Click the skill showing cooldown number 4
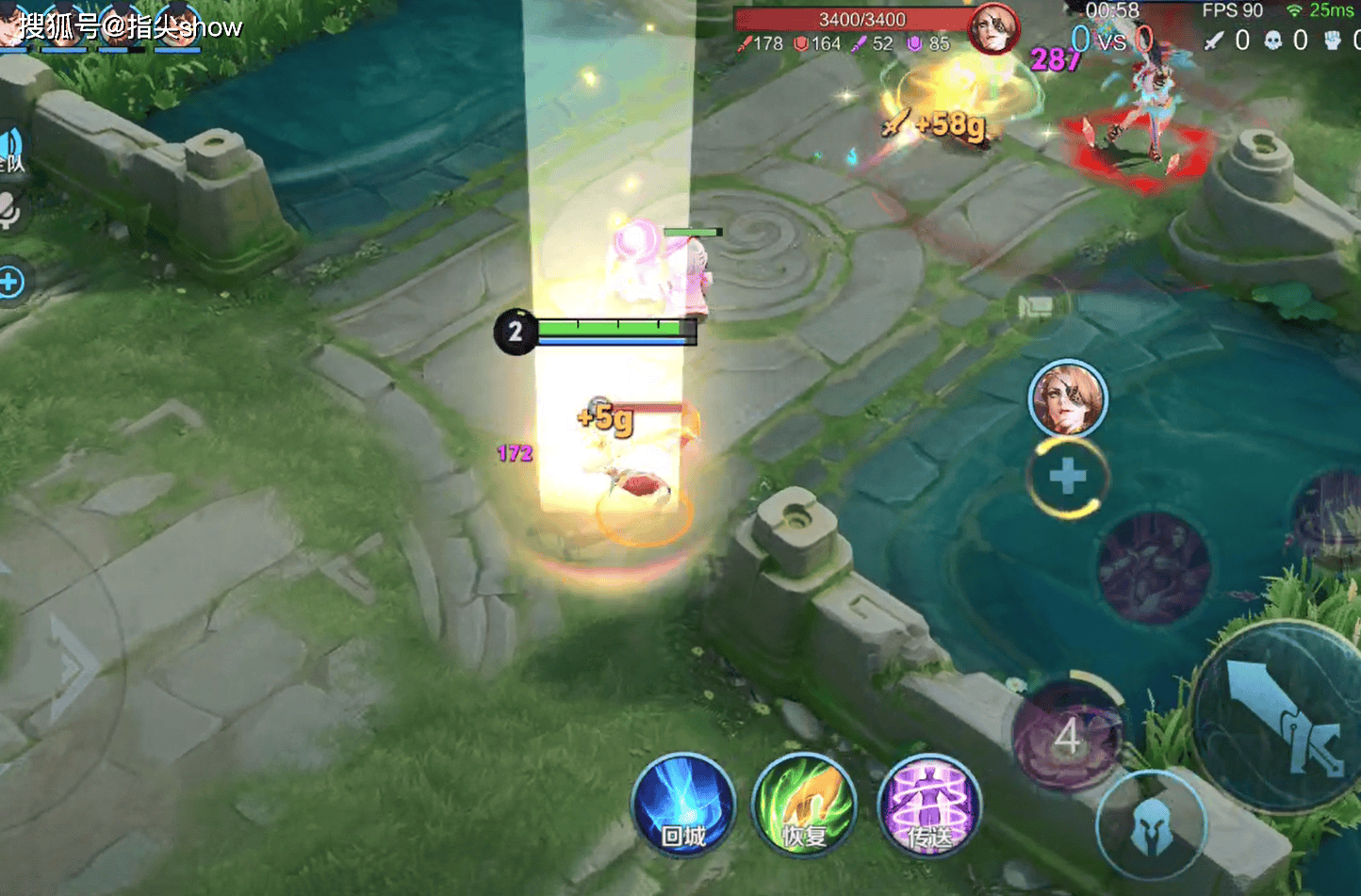This screenshot has height=896, width=1361. (1067, 738)
